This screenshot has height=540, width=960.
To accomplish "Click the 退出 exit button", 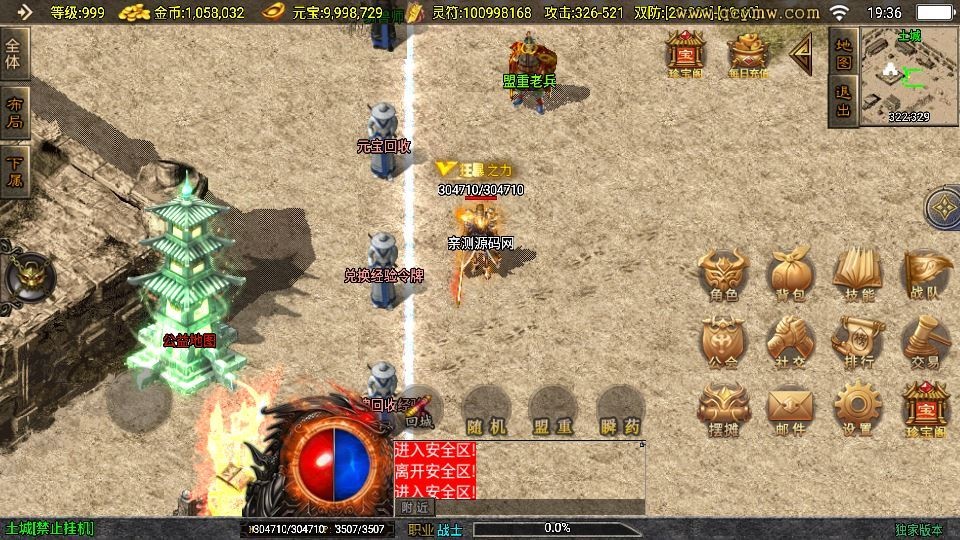I will tap(843, 102).
